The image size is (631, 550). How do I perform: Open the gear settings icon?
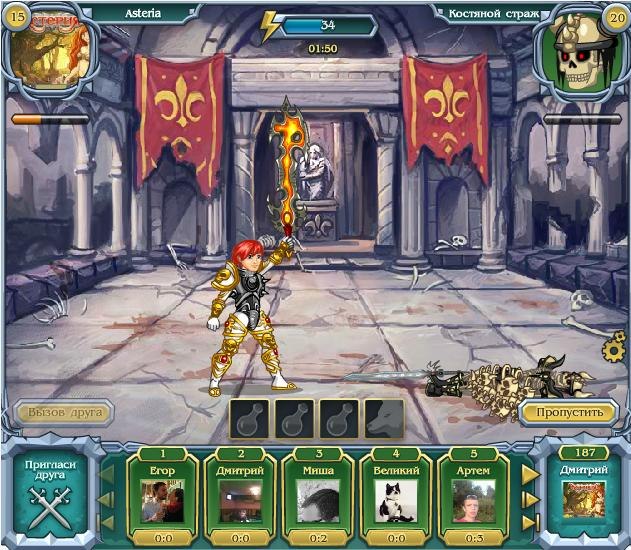[614, 350]
